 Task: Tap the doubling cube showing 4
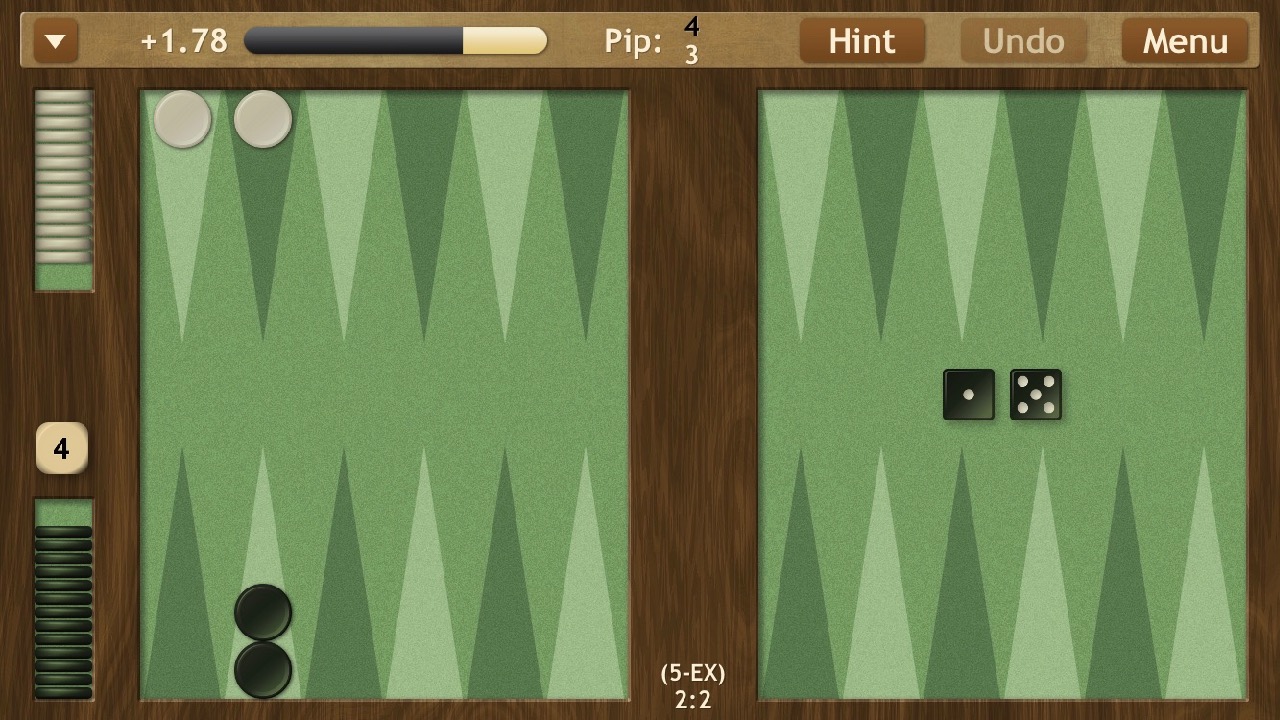click(x=62, y=448)
